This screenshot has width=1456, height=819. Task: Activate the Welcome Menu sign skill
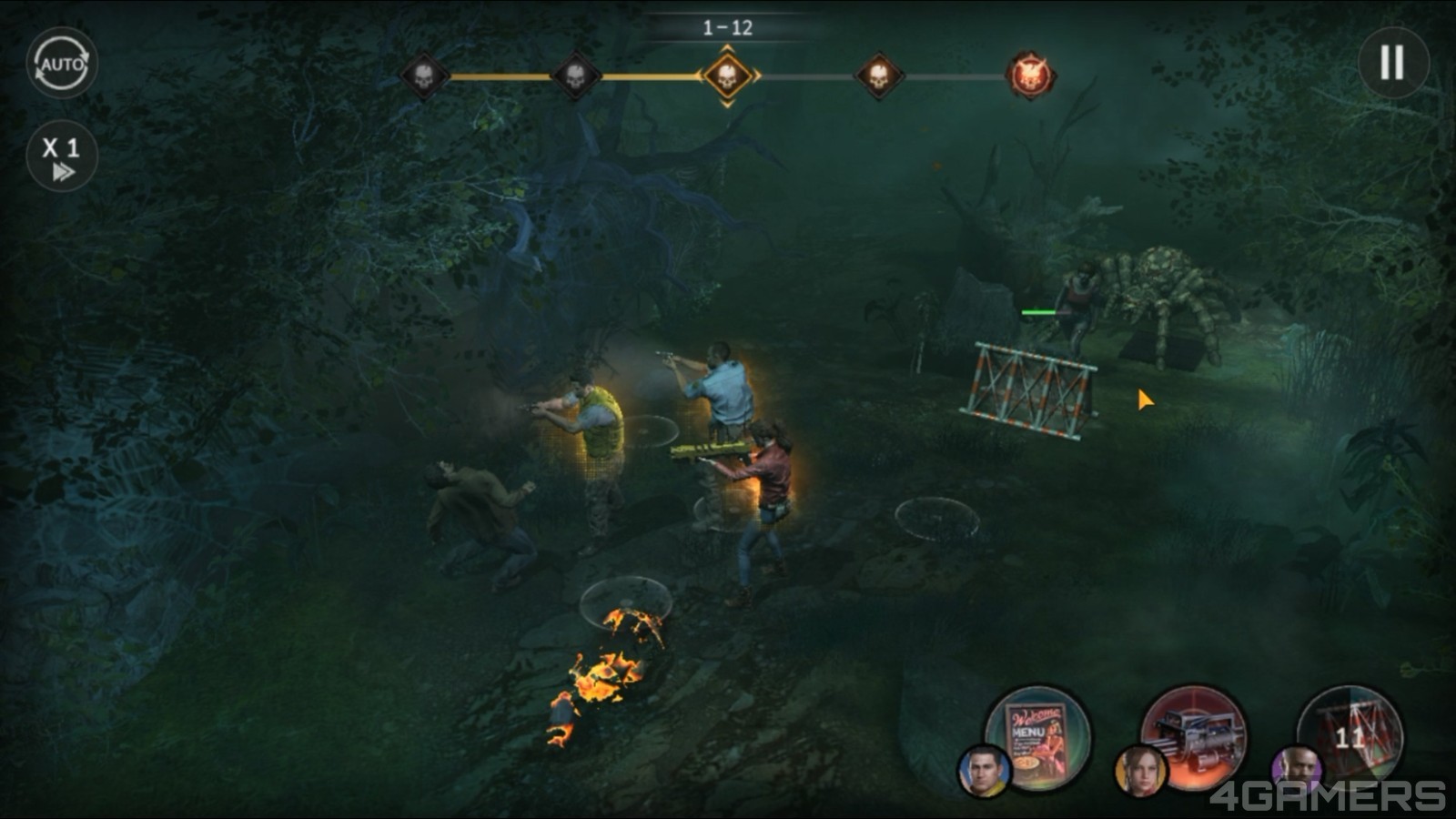tap(1038, 738)
